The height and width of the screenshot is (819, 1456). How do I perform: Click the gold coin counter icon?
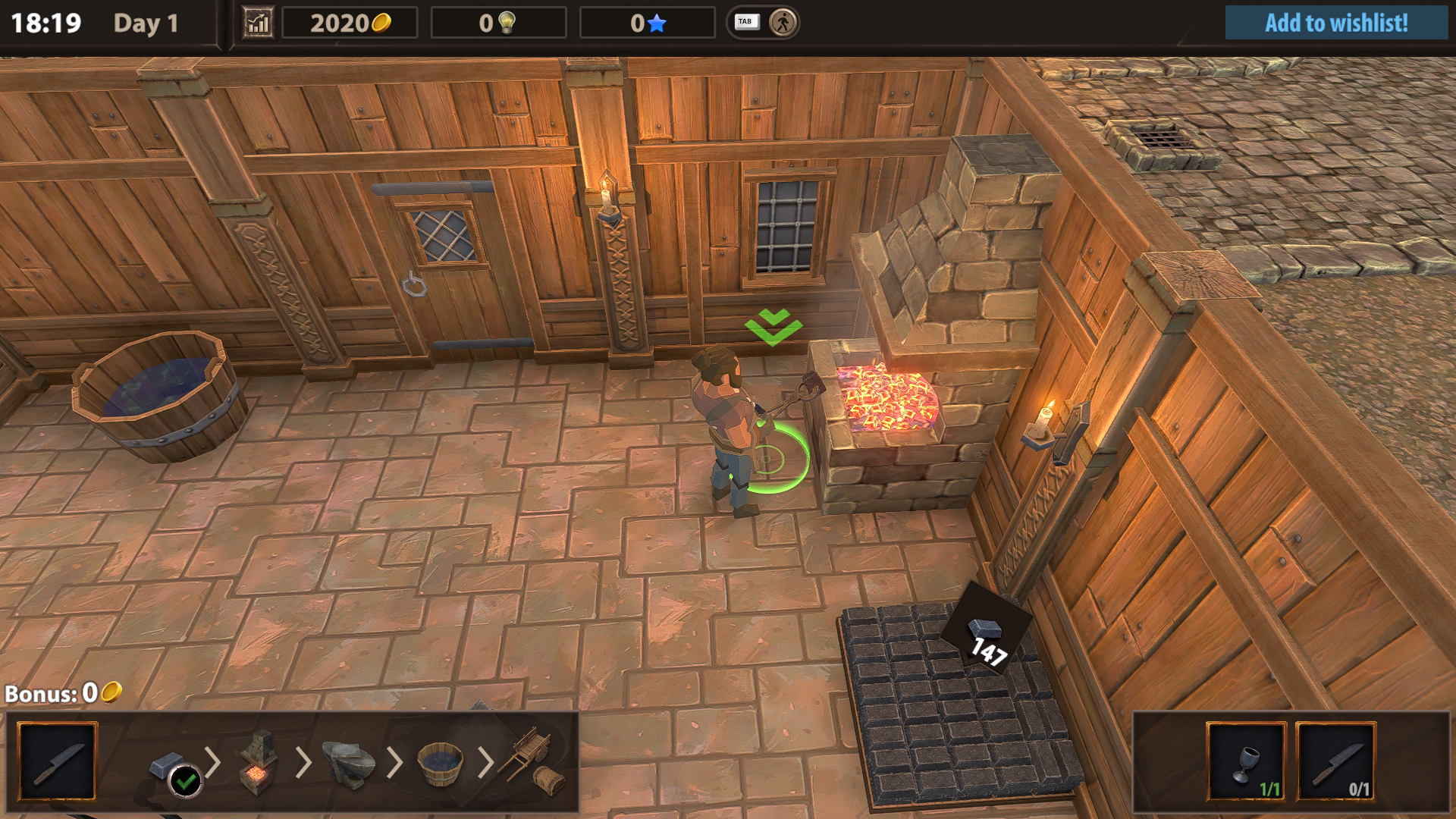point(383,23)
